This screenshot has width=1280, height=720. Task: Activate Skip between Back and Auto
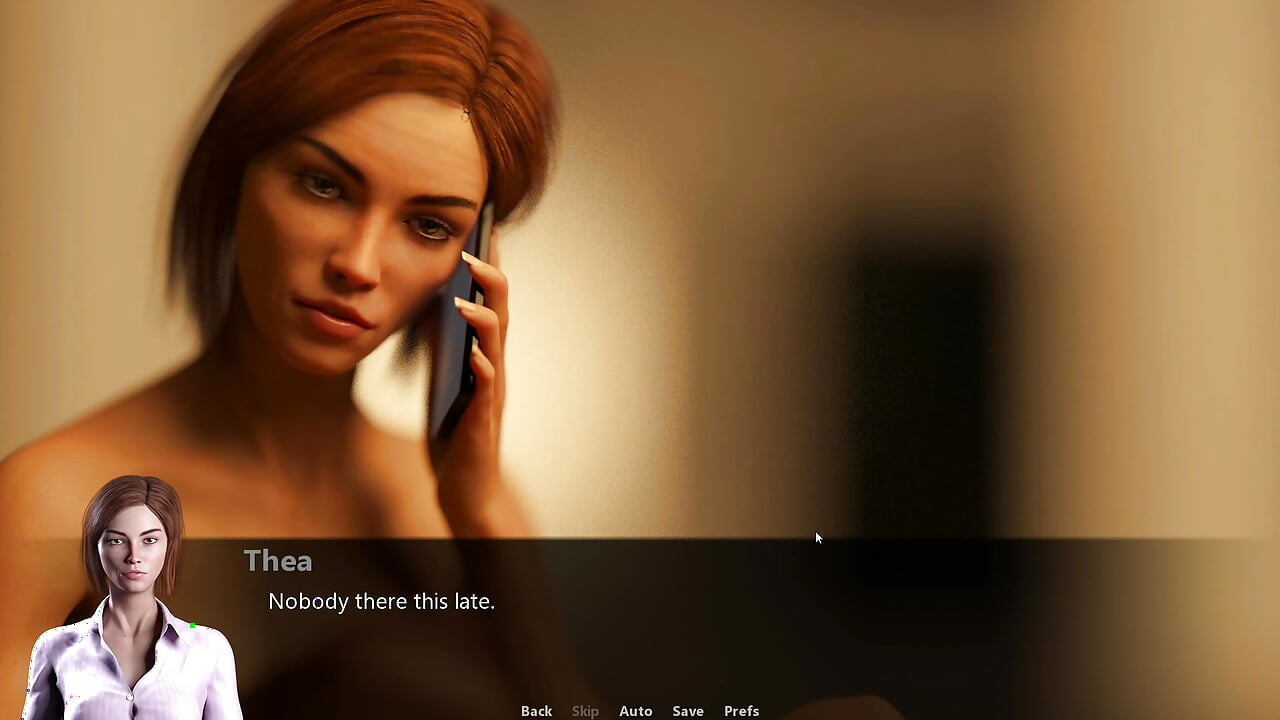pos(585,710)
